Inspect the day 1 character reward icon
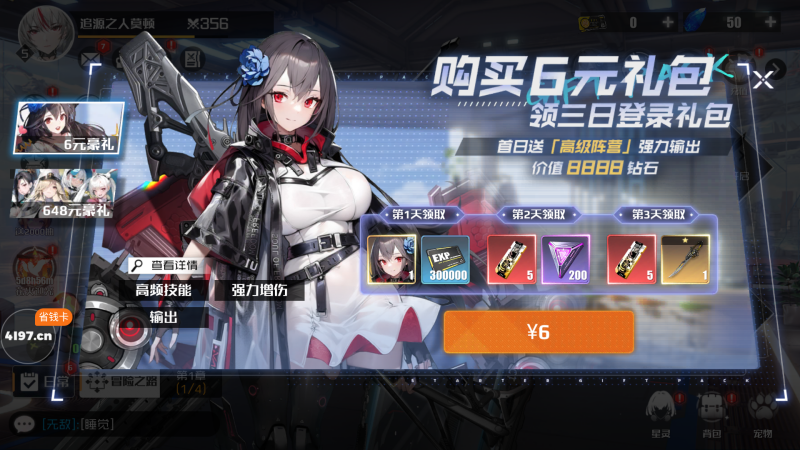800x450 pixels. (392, 259)
